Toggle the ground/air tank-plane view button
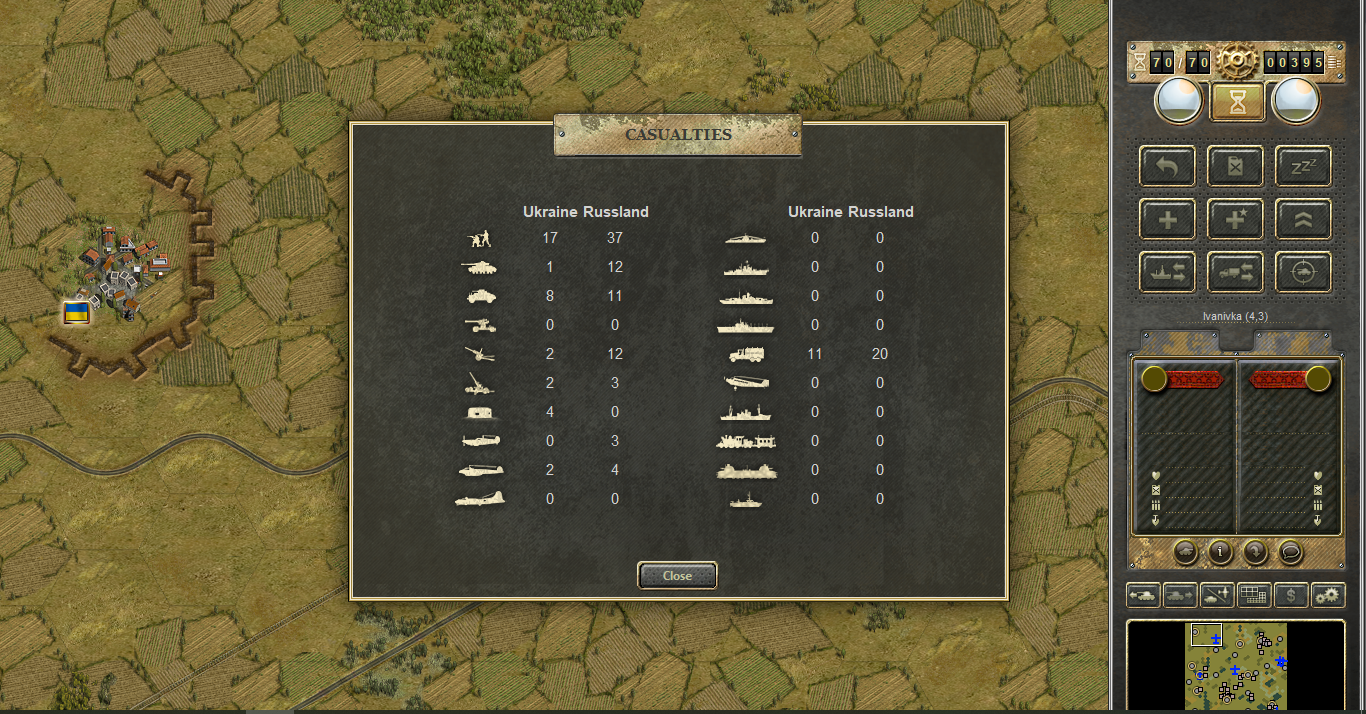 pos(1217,596)
